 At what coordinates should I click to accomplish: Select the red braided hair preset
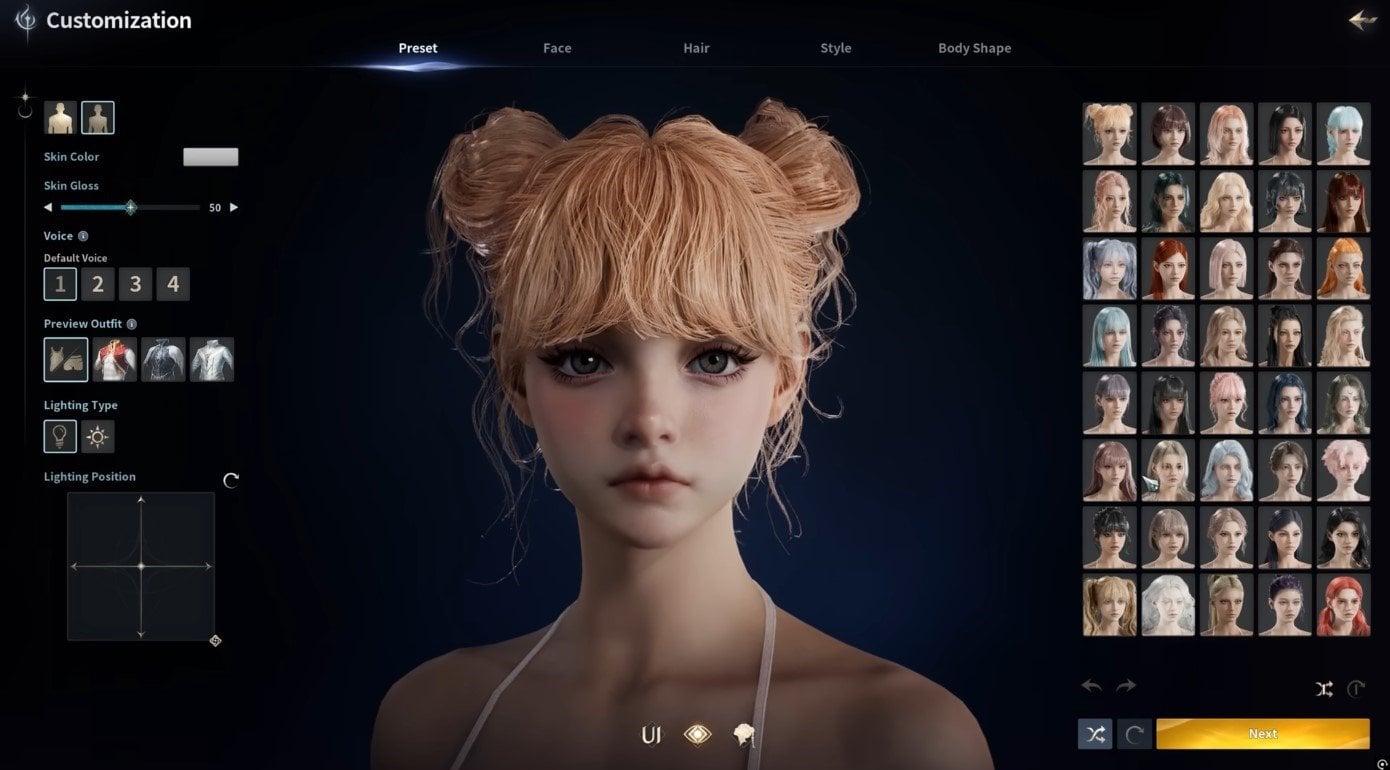pos(1342,606)
